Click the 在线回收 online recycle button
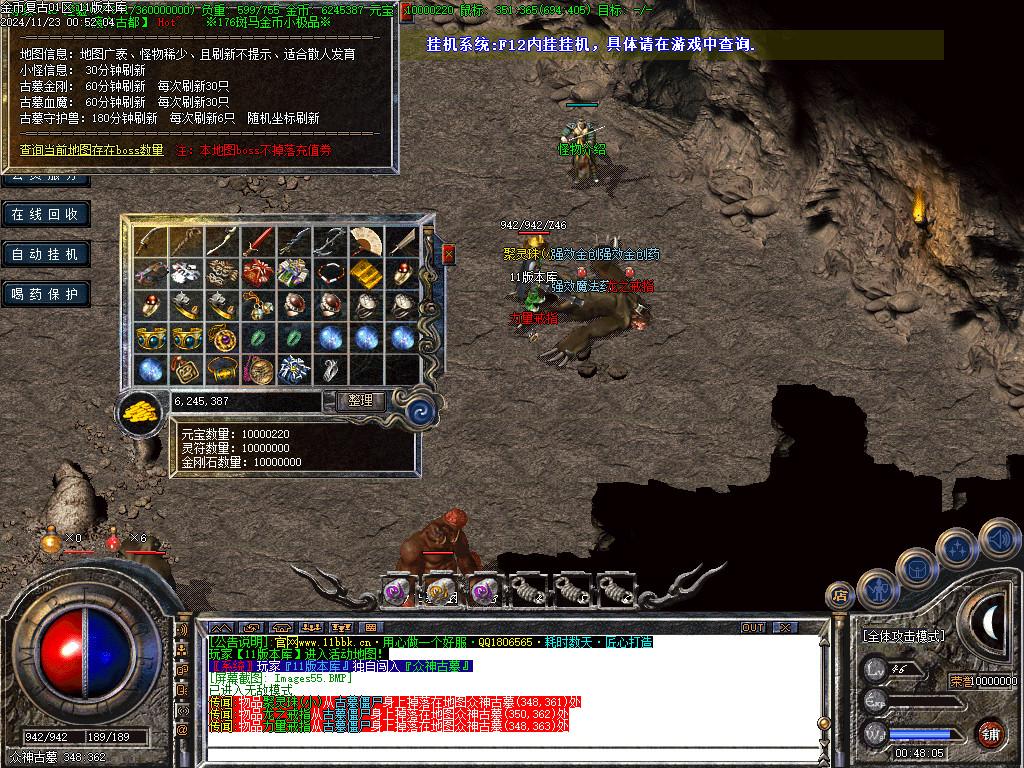Screen dimensions: 1024x768 coord(47,214)
